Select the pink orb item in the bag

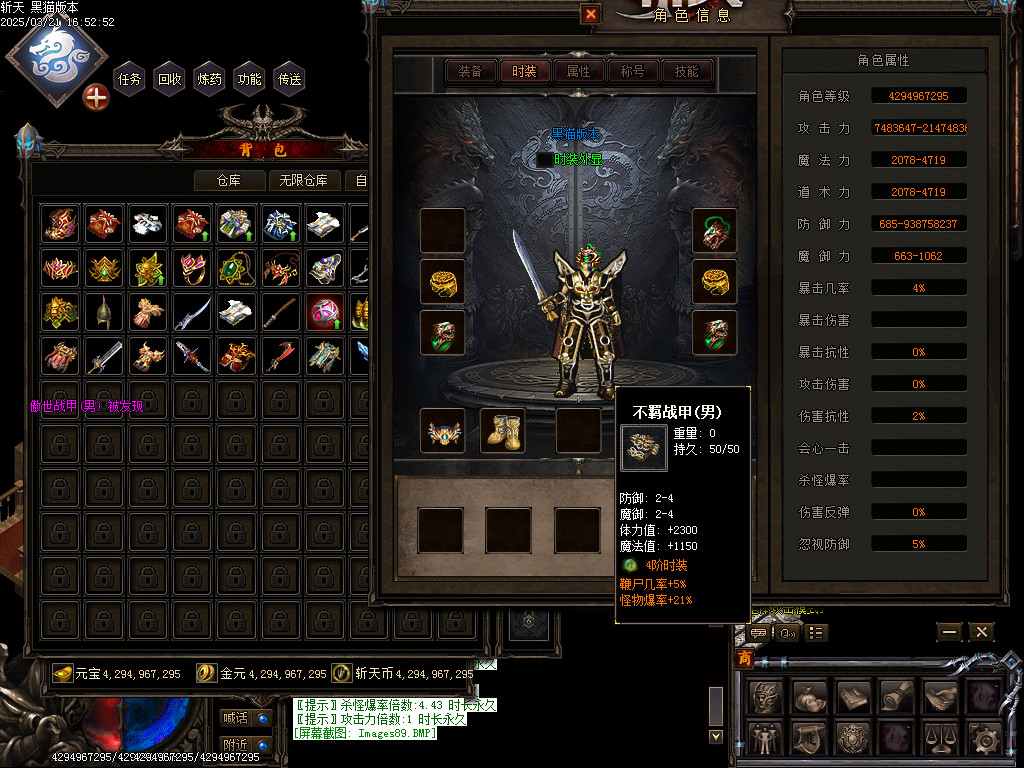coord(325,312)
